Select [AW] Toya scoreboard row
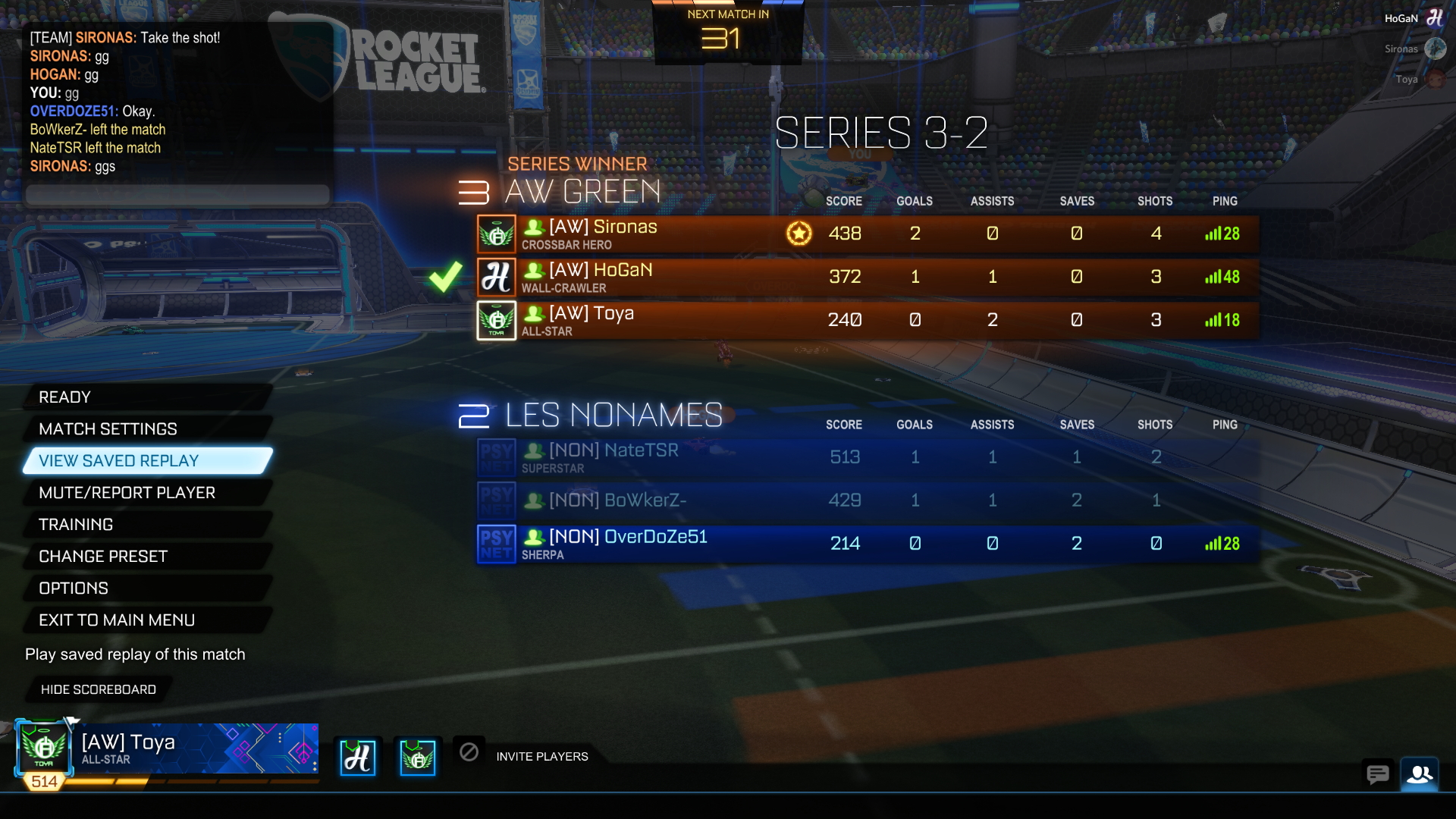The height and width of the screenshot is (819, 1456). click(868, 320)
